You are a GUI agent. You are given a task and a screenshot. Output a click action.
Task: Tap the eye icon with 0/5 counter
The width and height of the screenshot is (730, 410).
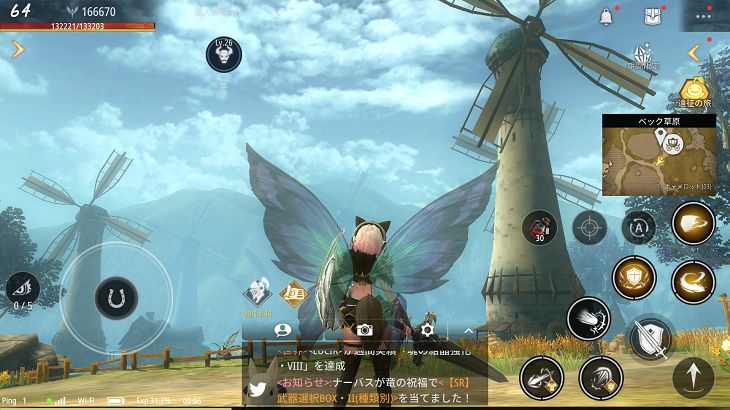tap(22, 289)
